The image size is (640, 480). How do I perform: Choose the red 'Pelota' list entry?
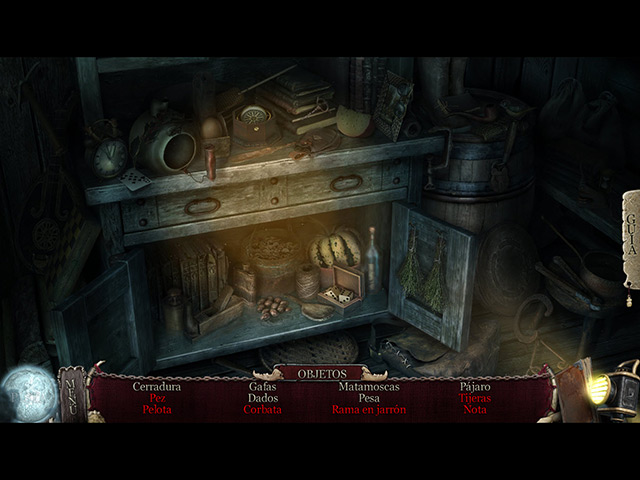pyautogui.click(x=156, y=409)
